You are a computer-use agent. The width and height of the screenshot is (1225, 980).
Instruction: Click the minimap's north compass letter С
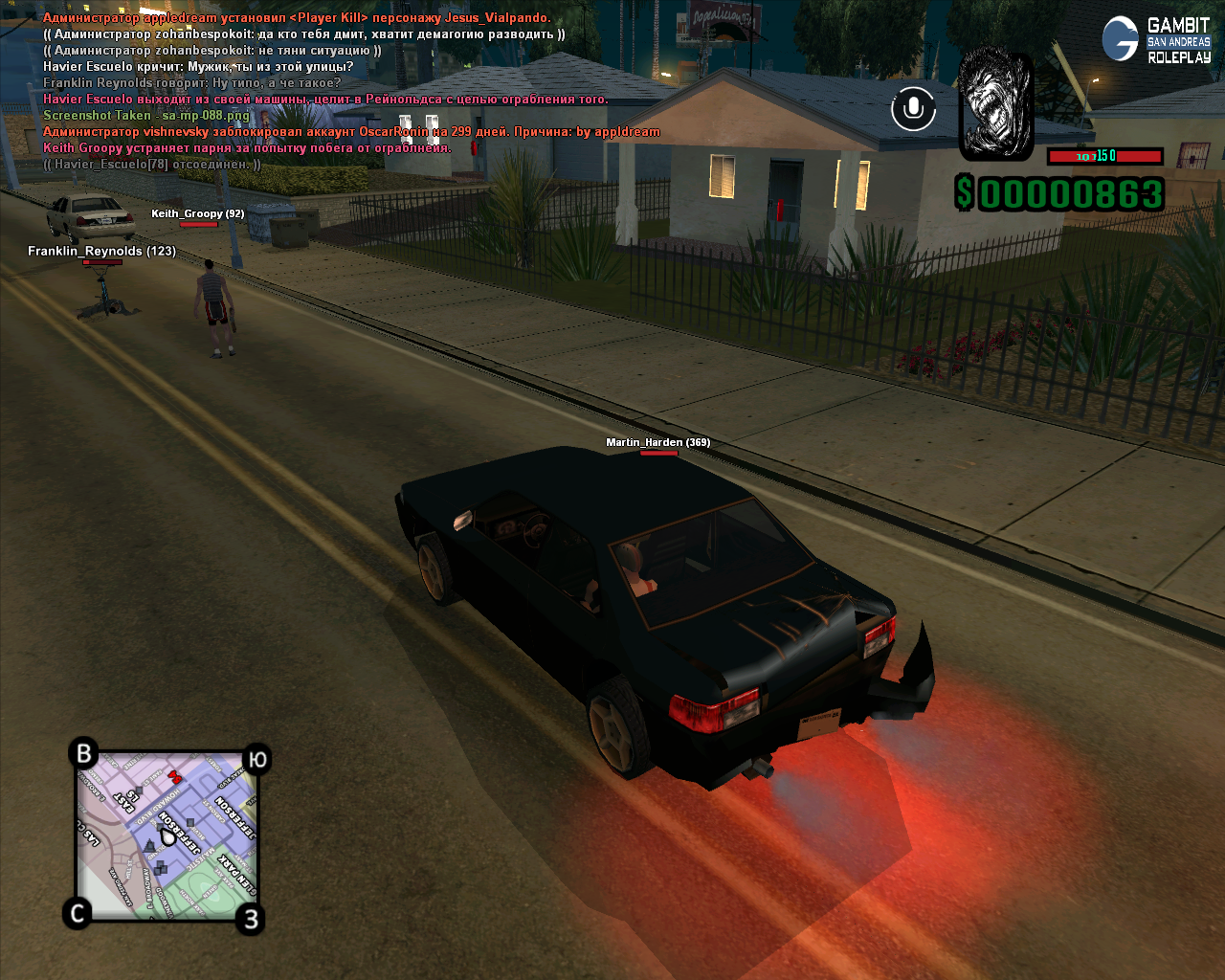click(x=78, y=913)
